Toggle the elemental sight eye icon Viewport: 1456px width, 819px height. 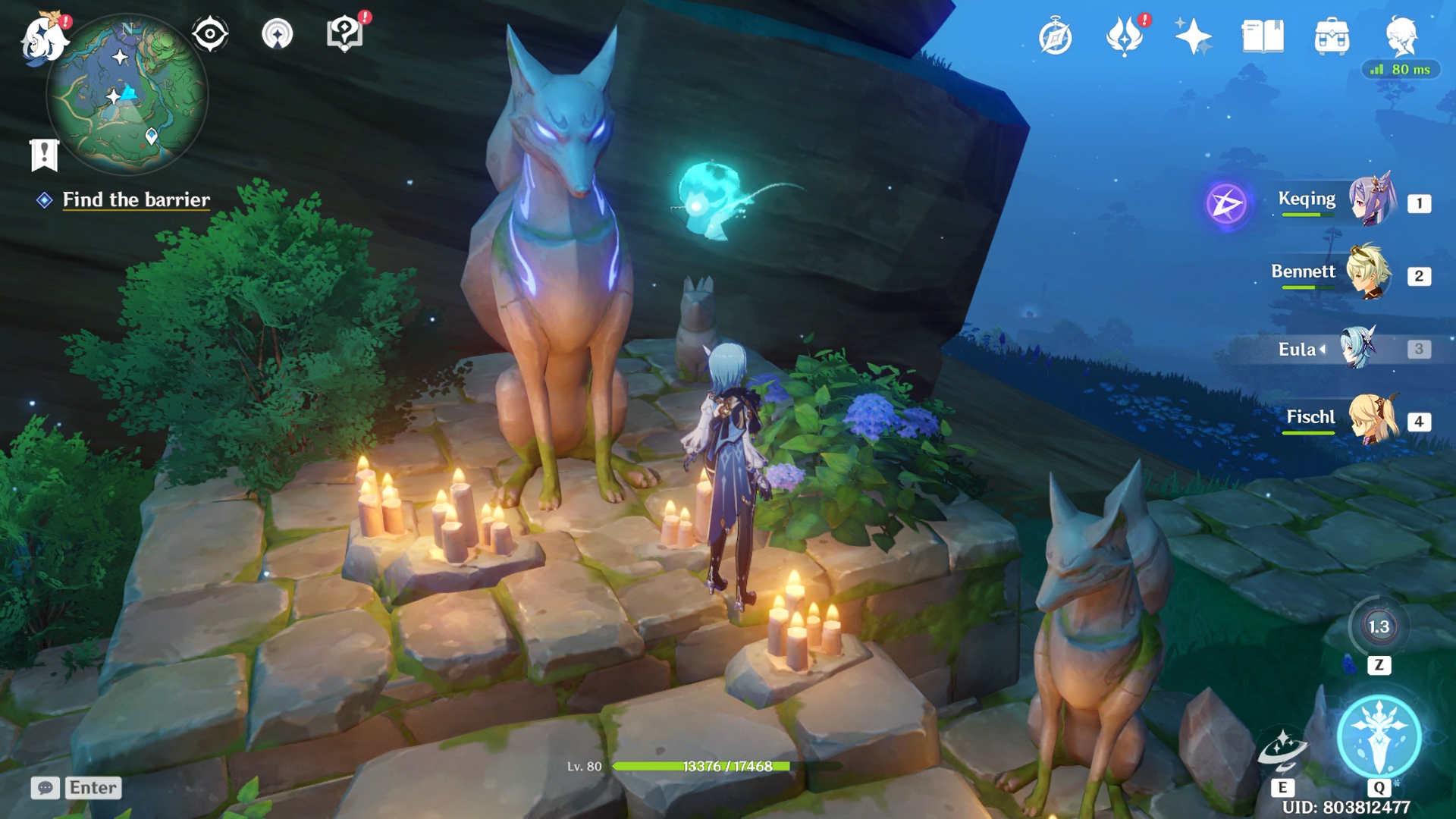(210, 34)
